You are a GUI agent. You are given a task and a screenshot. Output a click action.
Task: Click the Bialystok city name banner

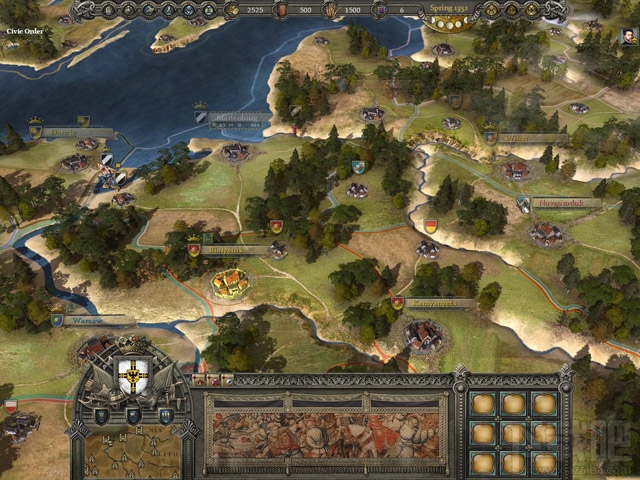pyautogui.click(x=234, y=249)
